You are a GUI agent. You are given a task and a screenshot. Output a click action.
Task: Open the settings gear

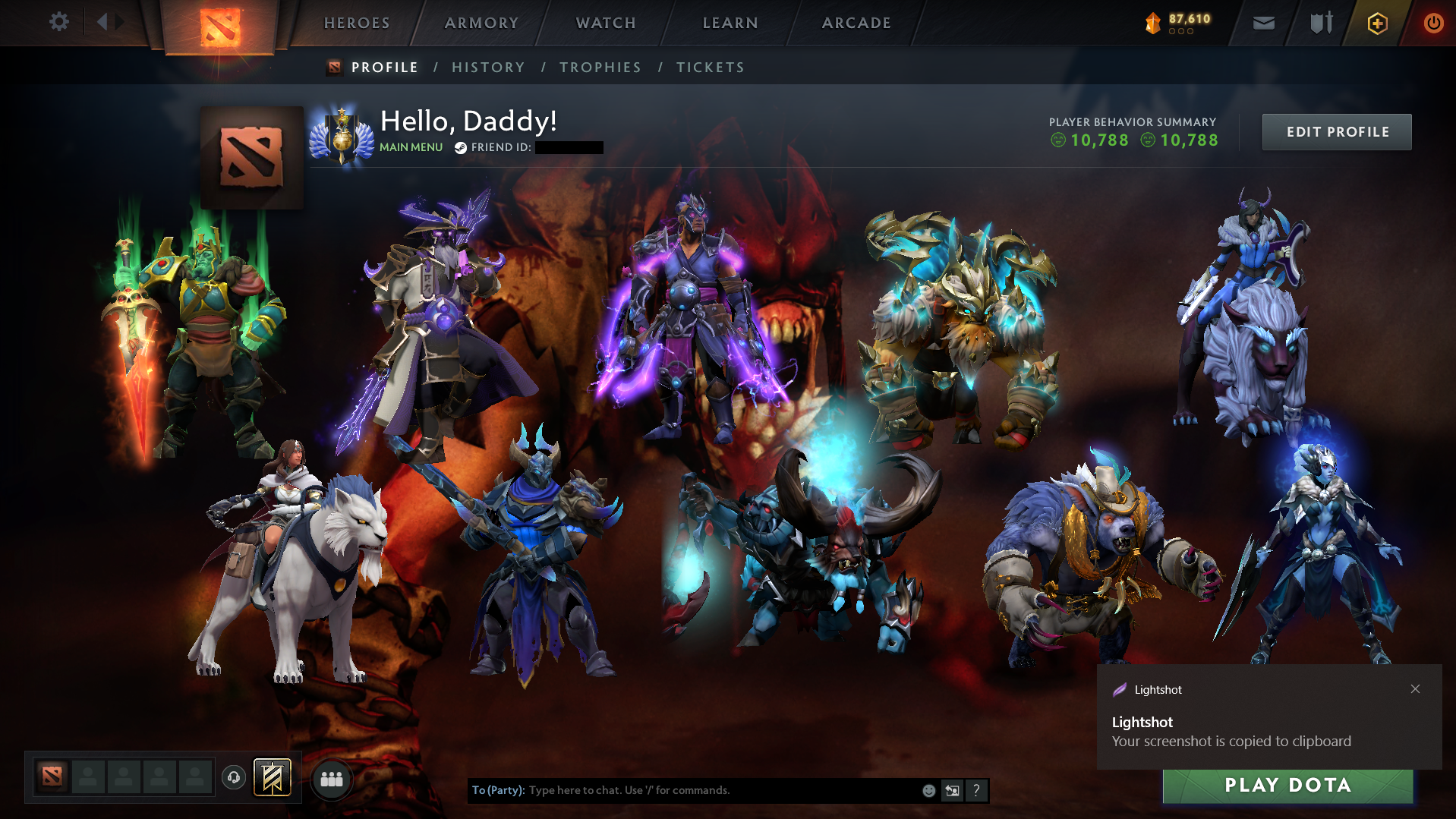[59, 23]
